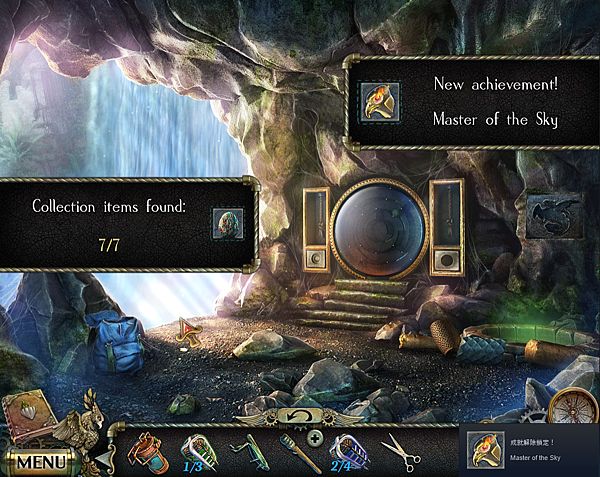
Task: Click the collection items found egg icon
Action: click(227, 223)
